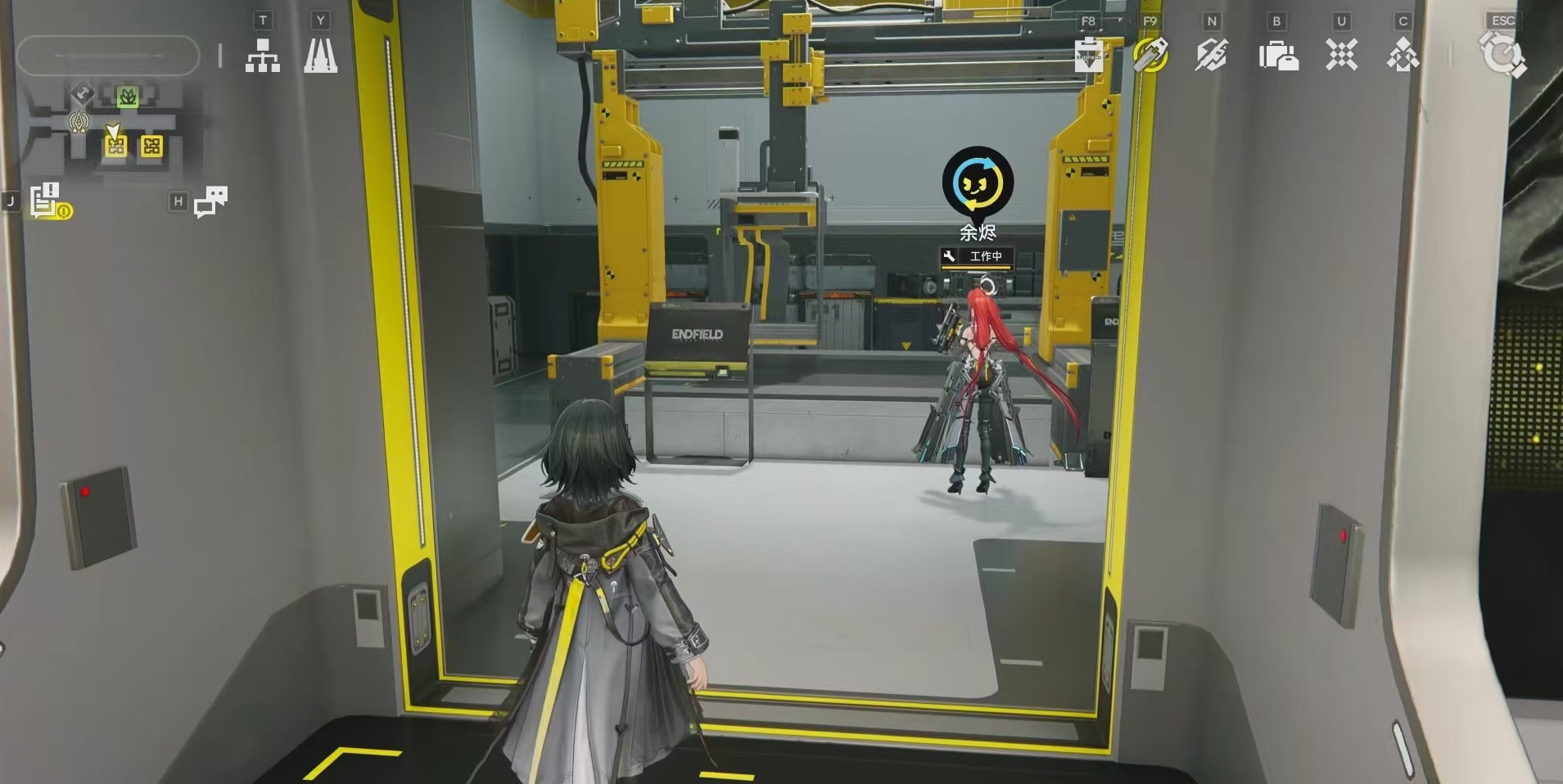This screenshot has width=1563, height=784.
Task: Open the briefcase backpack inventory
Action: [1278, 56]
